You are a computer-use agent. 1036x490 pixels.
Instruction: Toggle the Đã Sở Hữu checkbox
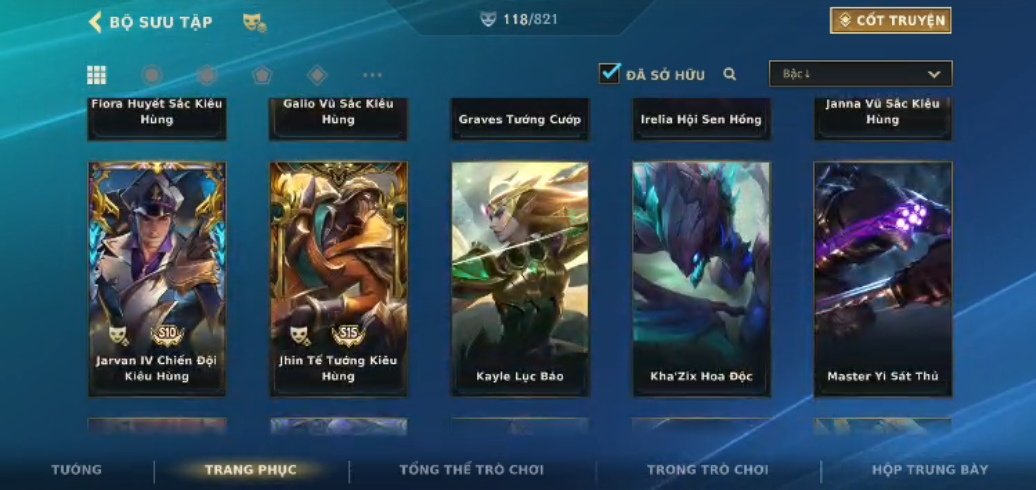pos(609,74)
